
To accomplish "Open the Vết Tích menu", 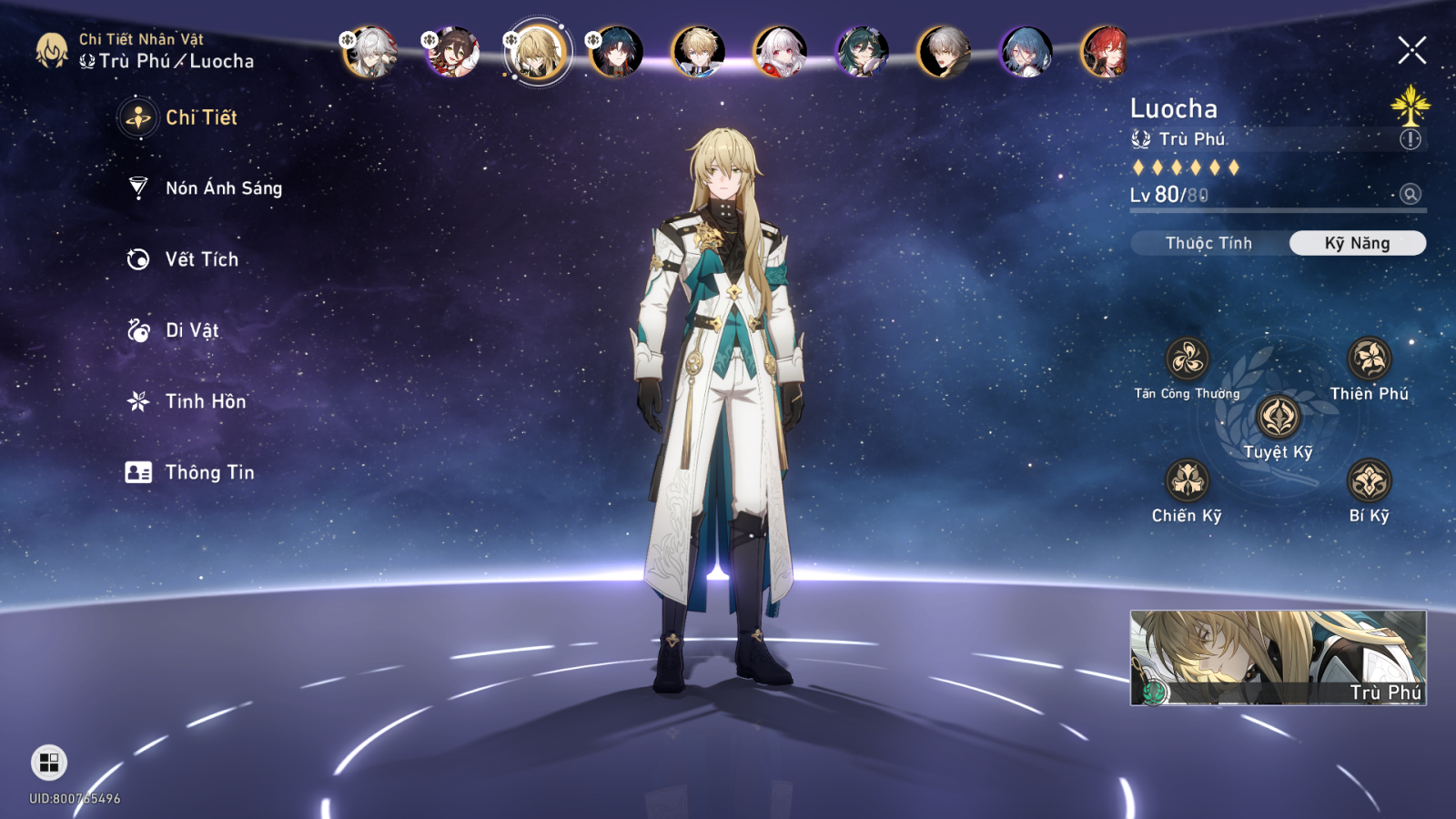I will coord(201,259).
